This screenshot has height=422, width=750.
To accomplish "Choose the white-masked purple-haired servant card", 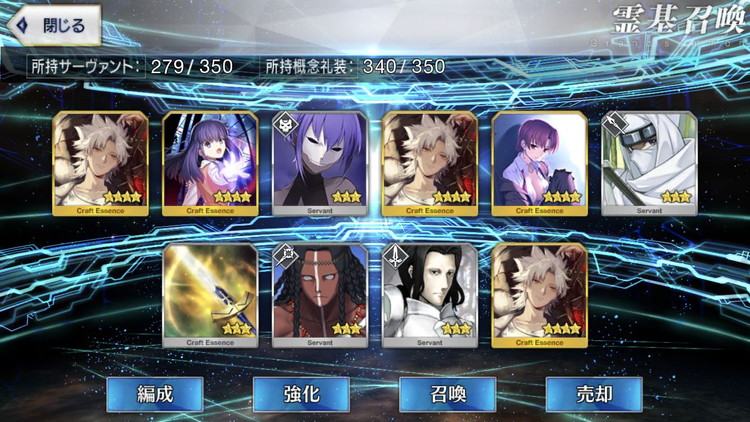I will point(319,162).
